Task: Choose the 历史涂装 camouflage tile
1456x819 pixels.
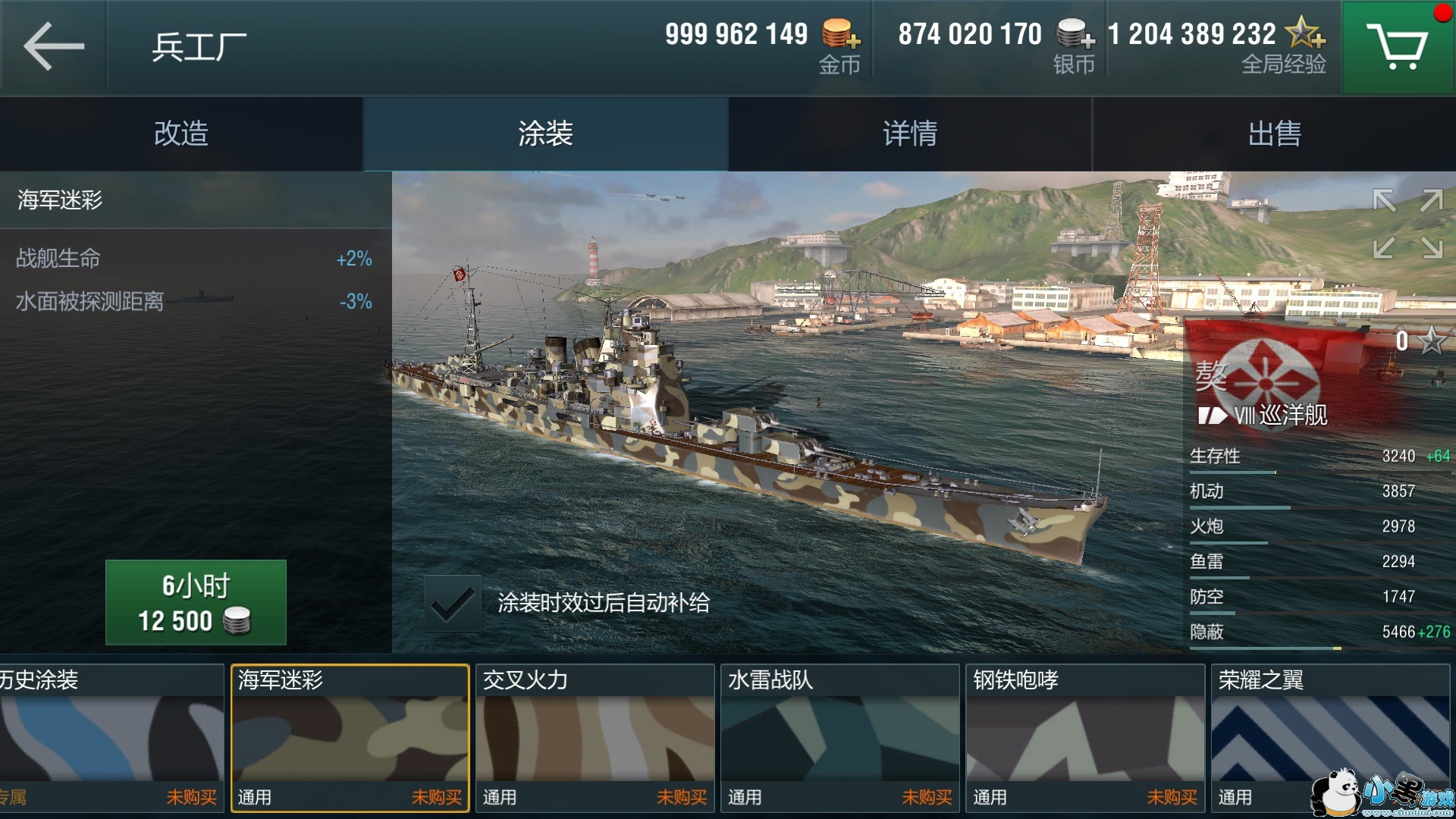Action: pyautogui.click(x=111, y=737)
